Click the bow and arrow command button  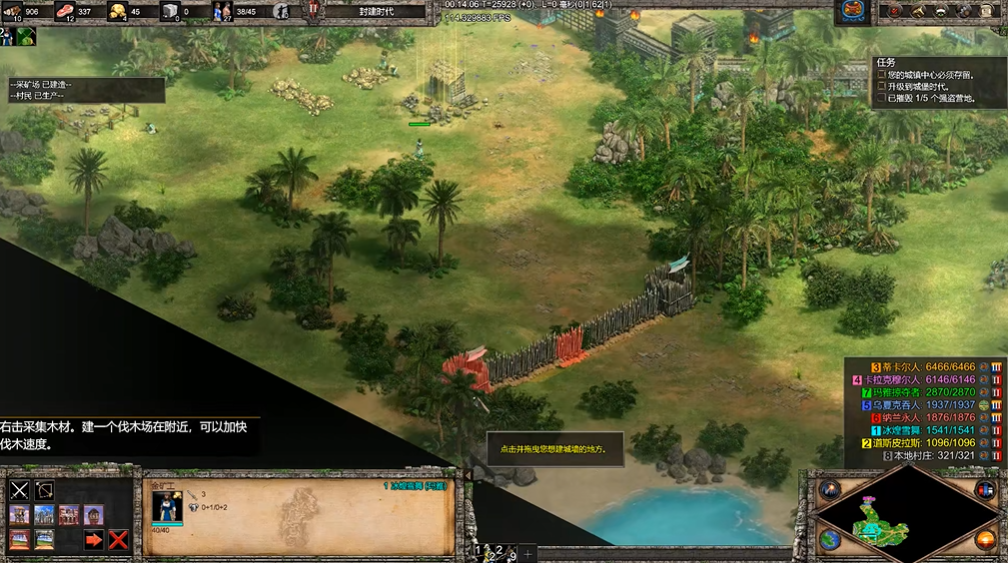pos(44,490)
